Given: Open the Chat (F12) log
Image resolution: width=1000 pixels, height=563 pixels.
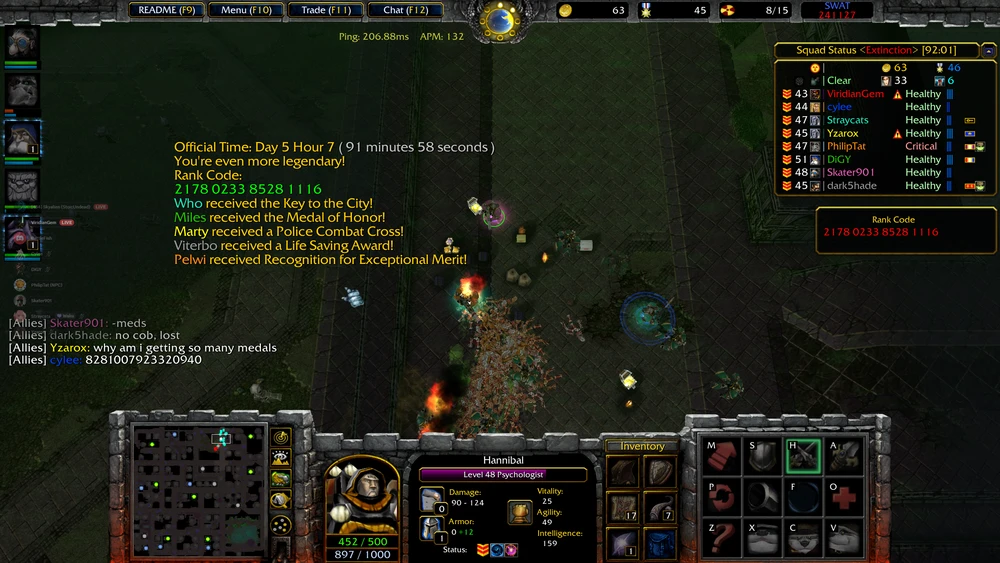Looking at the screenshot, I should coord(405,10).
